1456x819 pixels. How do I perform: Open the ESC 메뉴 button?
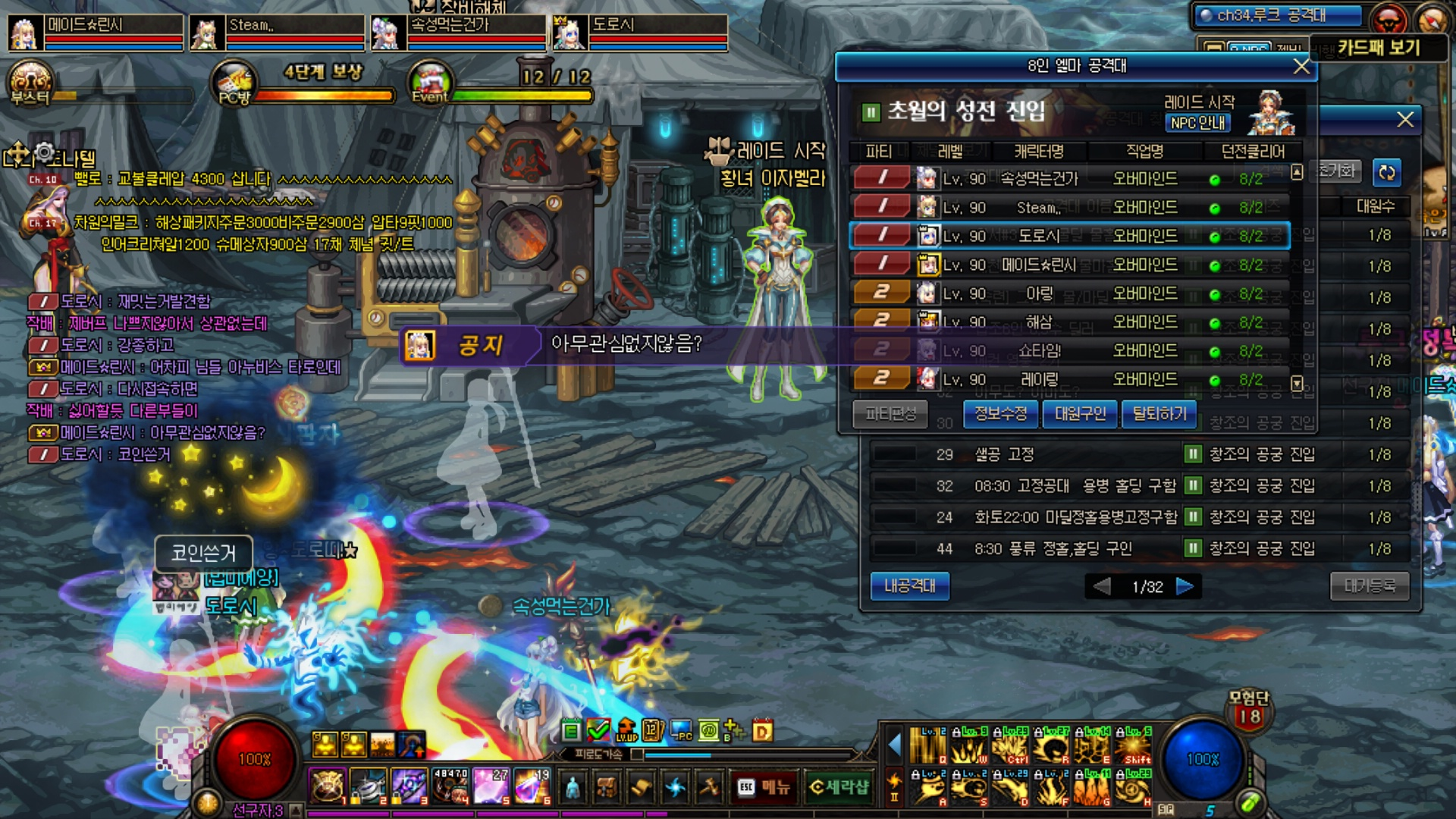(x=764, y=788)
